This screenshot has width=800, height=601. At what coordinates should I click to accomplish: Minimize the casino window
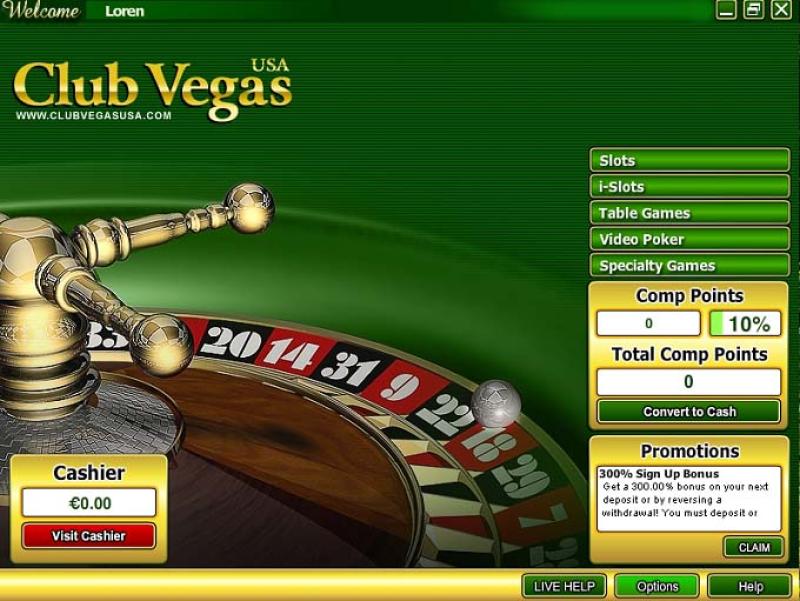click(727, 10)
